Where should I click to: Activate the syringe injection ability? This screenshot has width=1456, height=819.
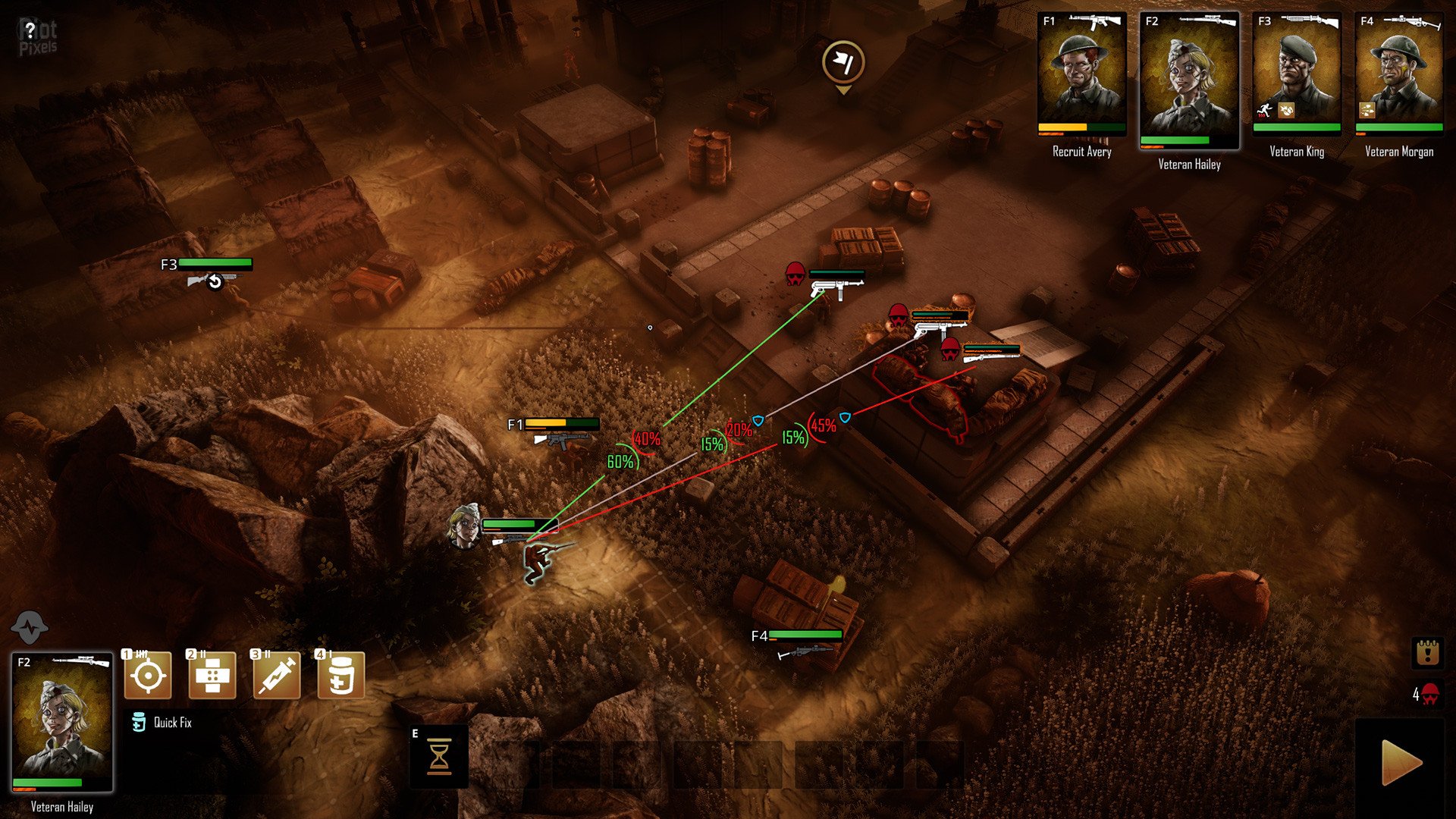pos(277,675)
